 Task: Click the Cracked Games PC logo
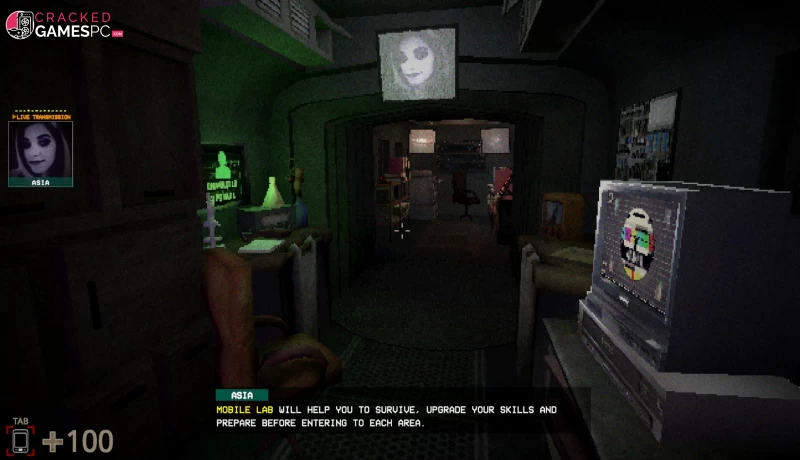(64, 24)
